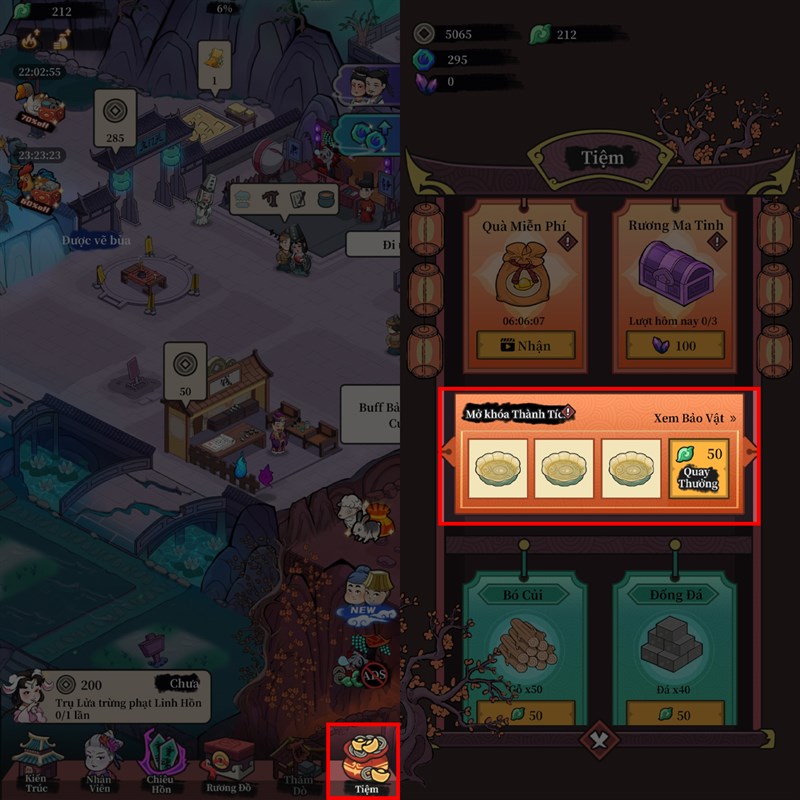Close the Tiệm shop panel
The image size is (800, 800).
click(599, 742)
